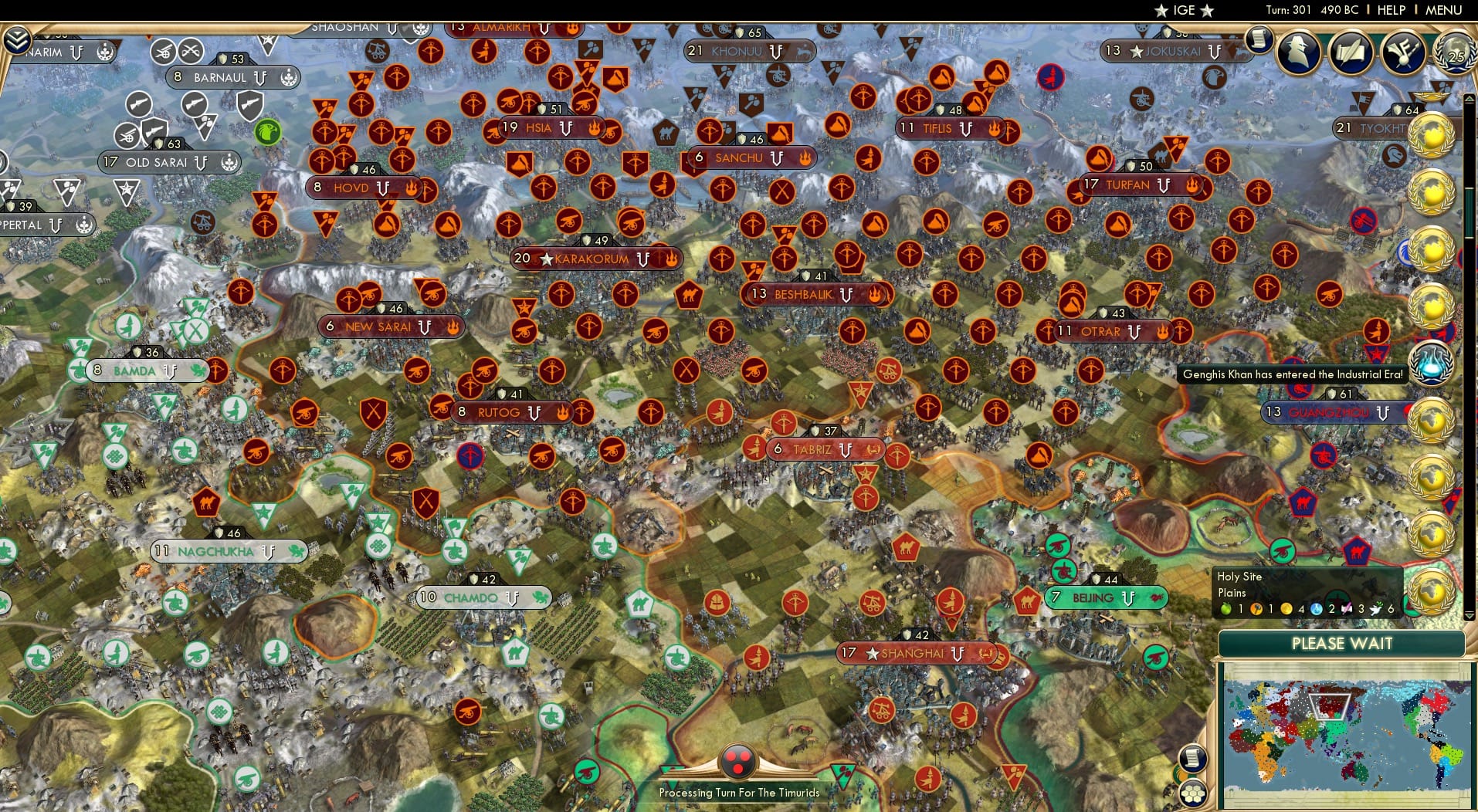Click the scroll icon beside the minimap
This screenshot has width=1478, height=812.
(1194, 758)
